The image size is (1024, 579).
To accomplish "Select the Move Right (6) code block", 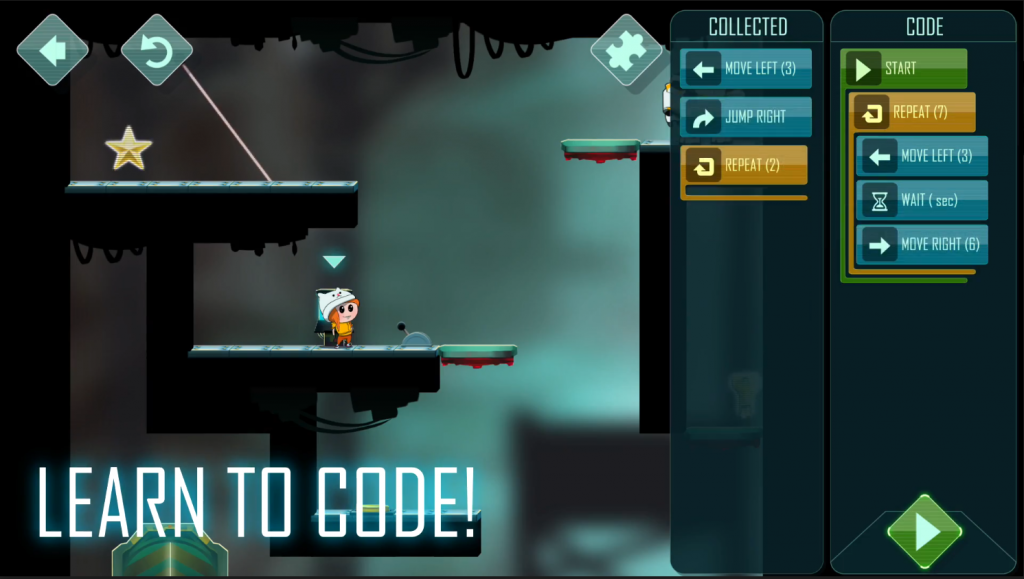I will (x=922, y=244).
